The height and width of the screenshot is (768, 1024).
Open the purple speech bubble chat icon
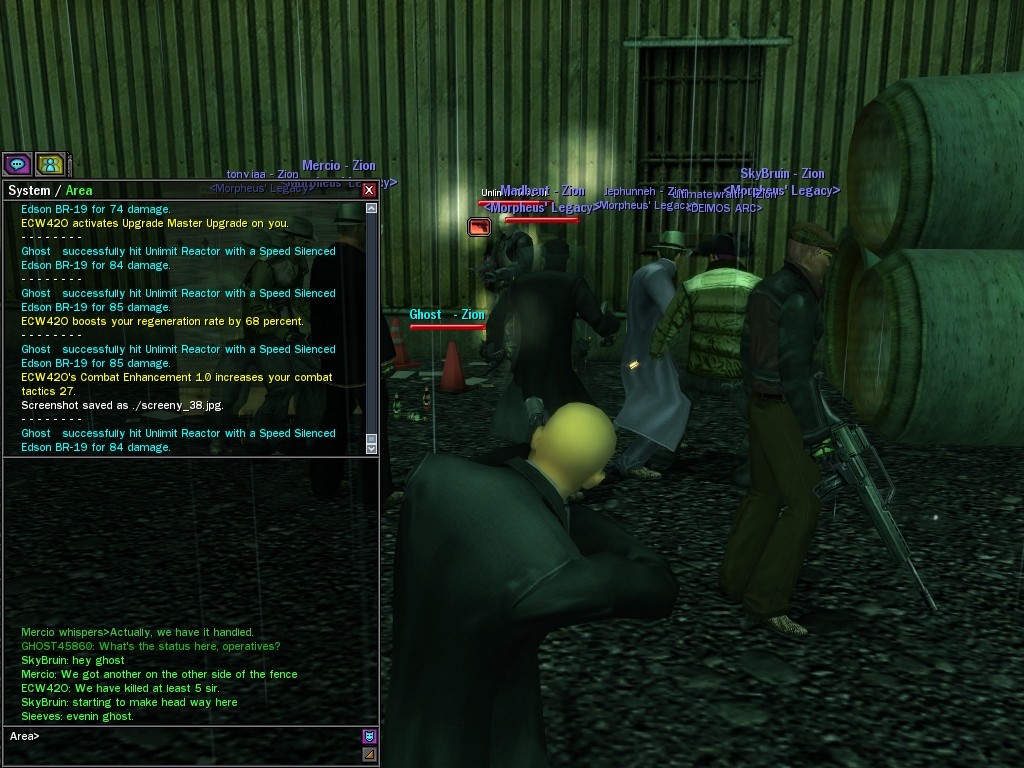(x=17, y=164)
